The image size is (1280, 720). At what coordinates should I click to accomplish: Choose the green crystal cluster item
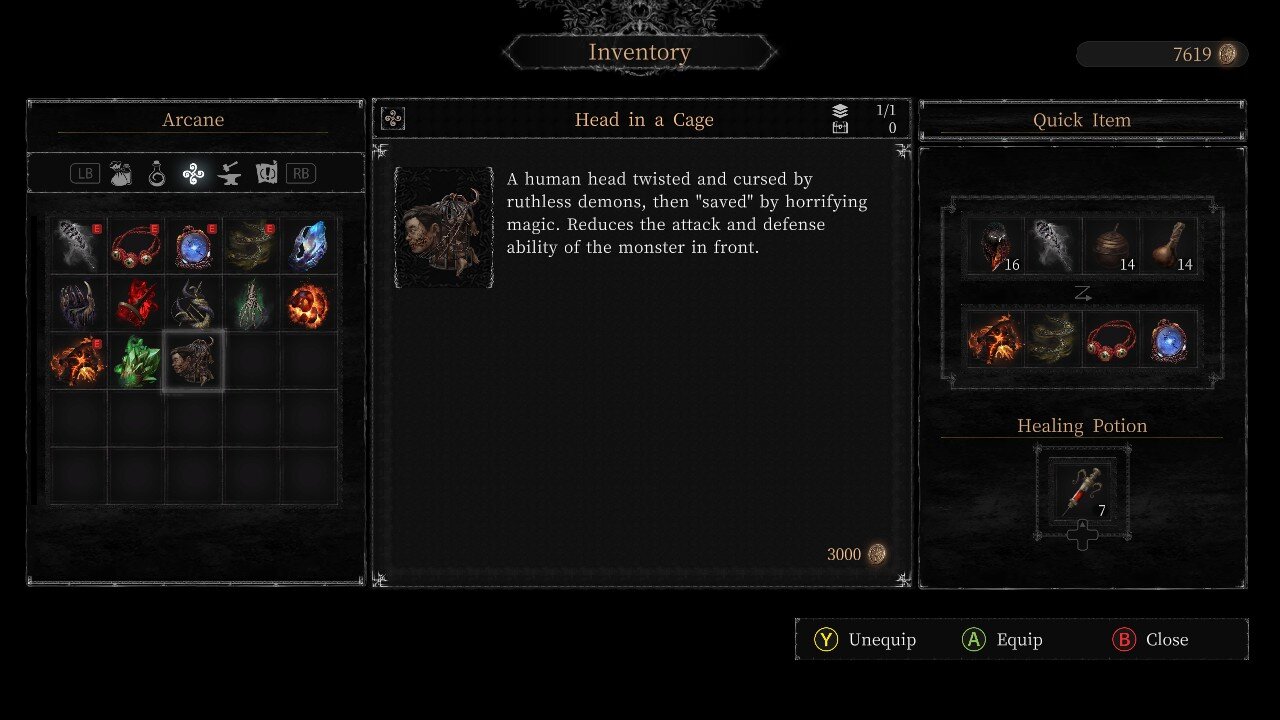click(136, 361)
